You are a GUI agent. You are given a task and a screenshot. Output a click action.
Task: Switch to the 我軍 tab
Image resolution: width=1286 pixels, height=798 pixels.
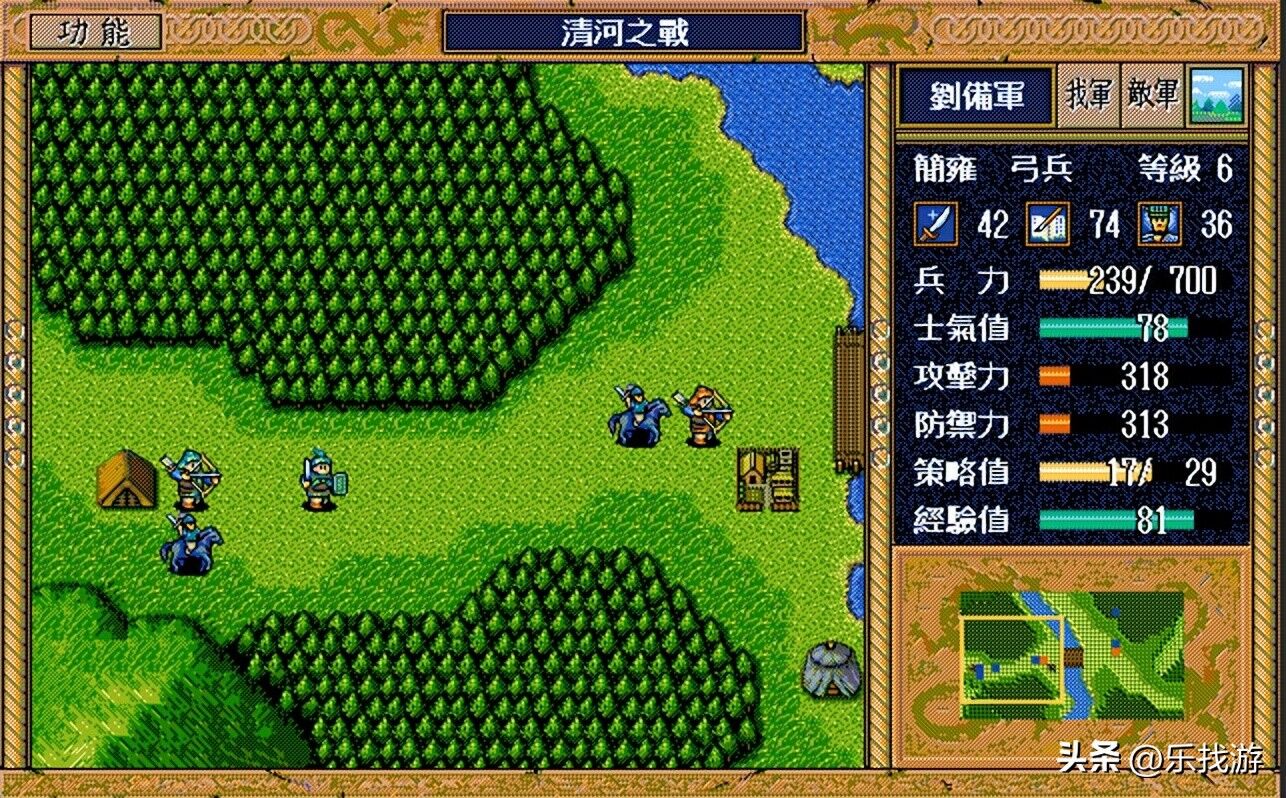pyautogui.click(x=1088, y=96)
